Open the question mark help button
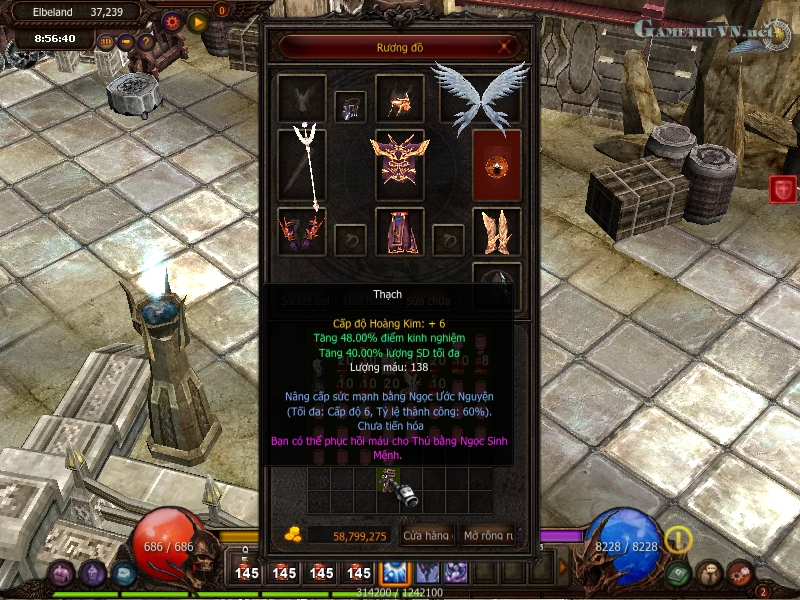Viewport: 800px width, 600px height. tap(147, 42)
